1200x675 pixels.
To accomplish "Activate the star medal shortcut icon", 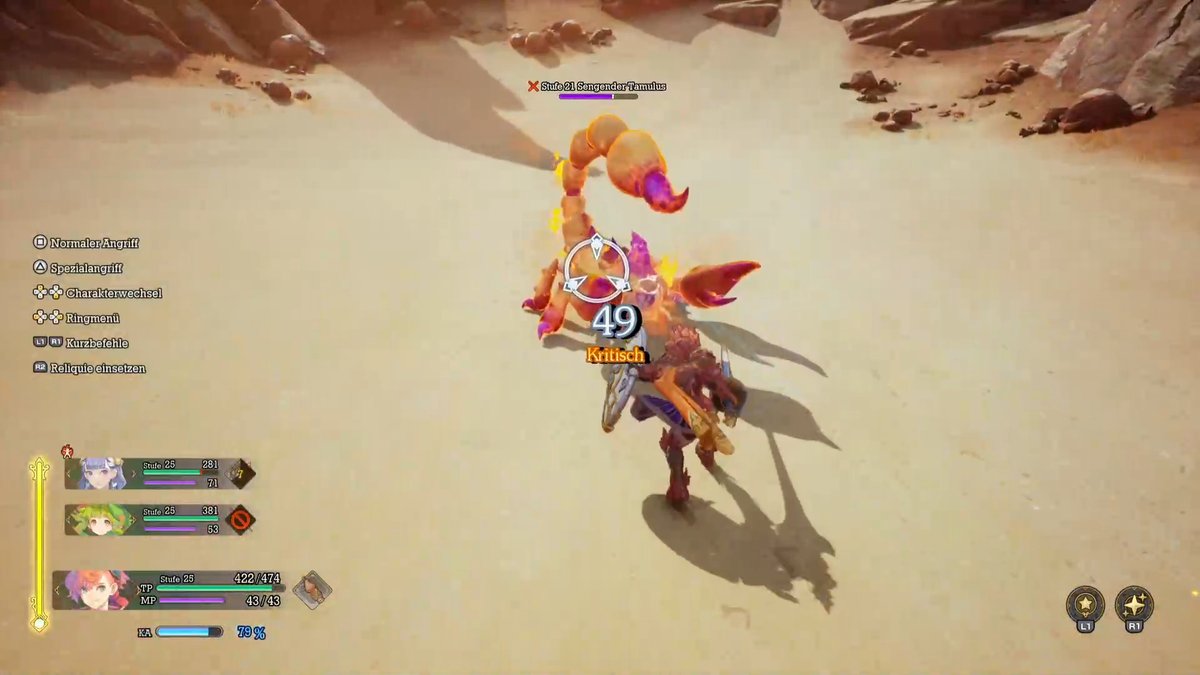I will tap(1085, 604).
